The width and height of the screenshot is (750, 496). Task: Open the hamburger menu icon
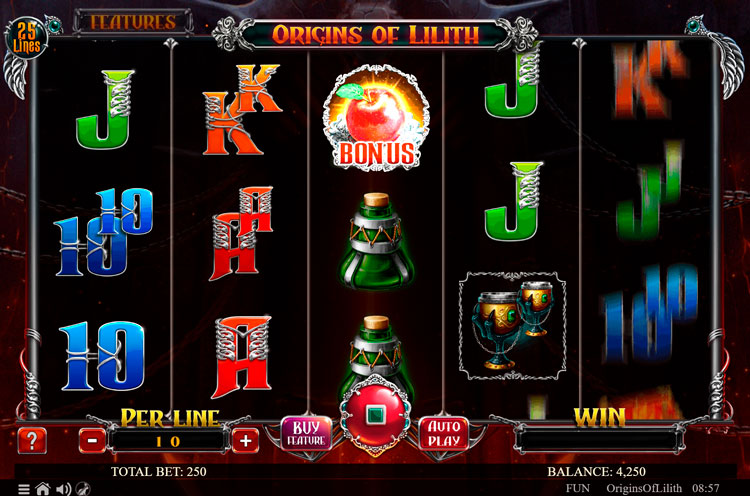24,489
